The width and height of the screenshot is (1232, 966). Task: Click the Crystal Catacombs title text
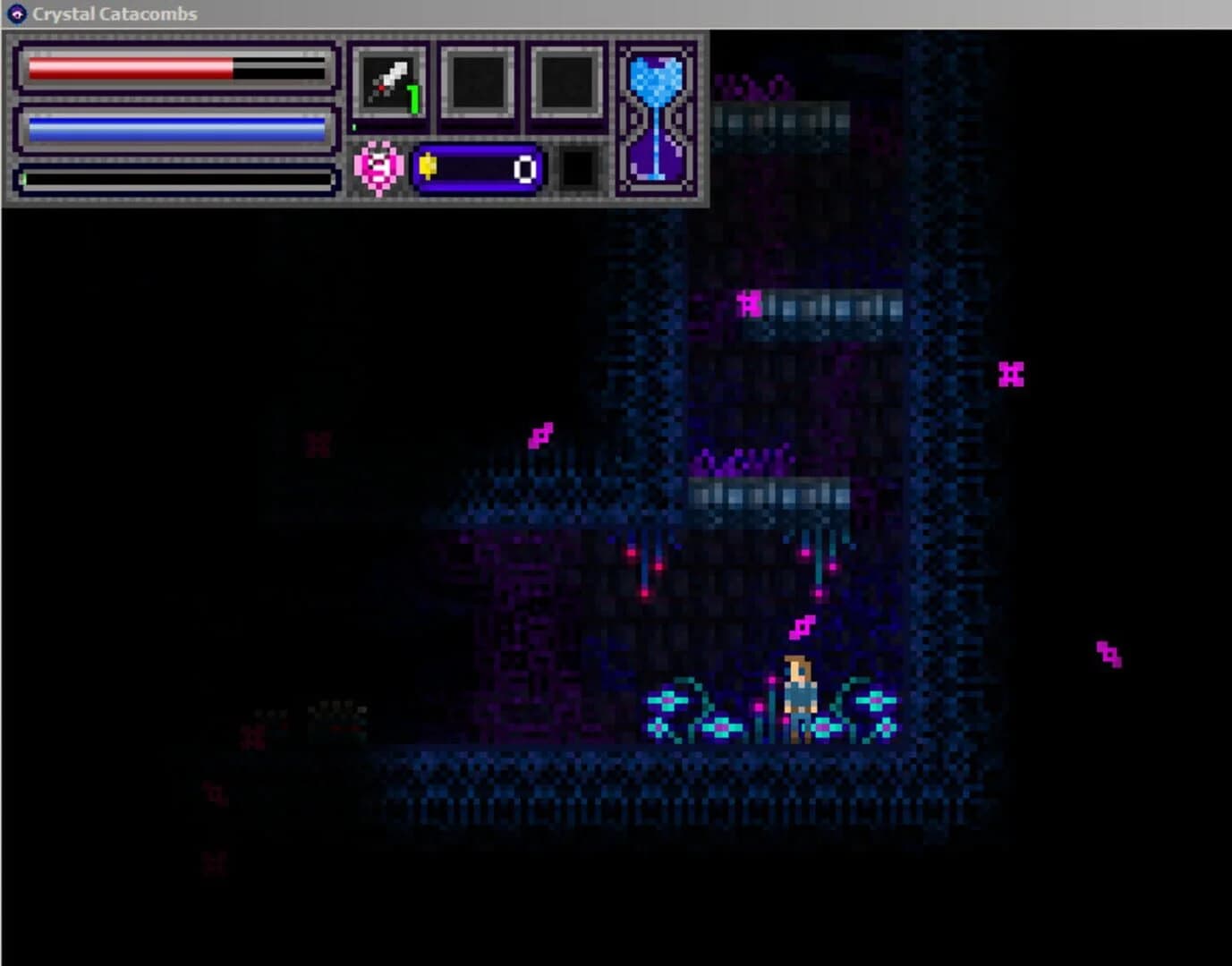click(x=112, y=13)
